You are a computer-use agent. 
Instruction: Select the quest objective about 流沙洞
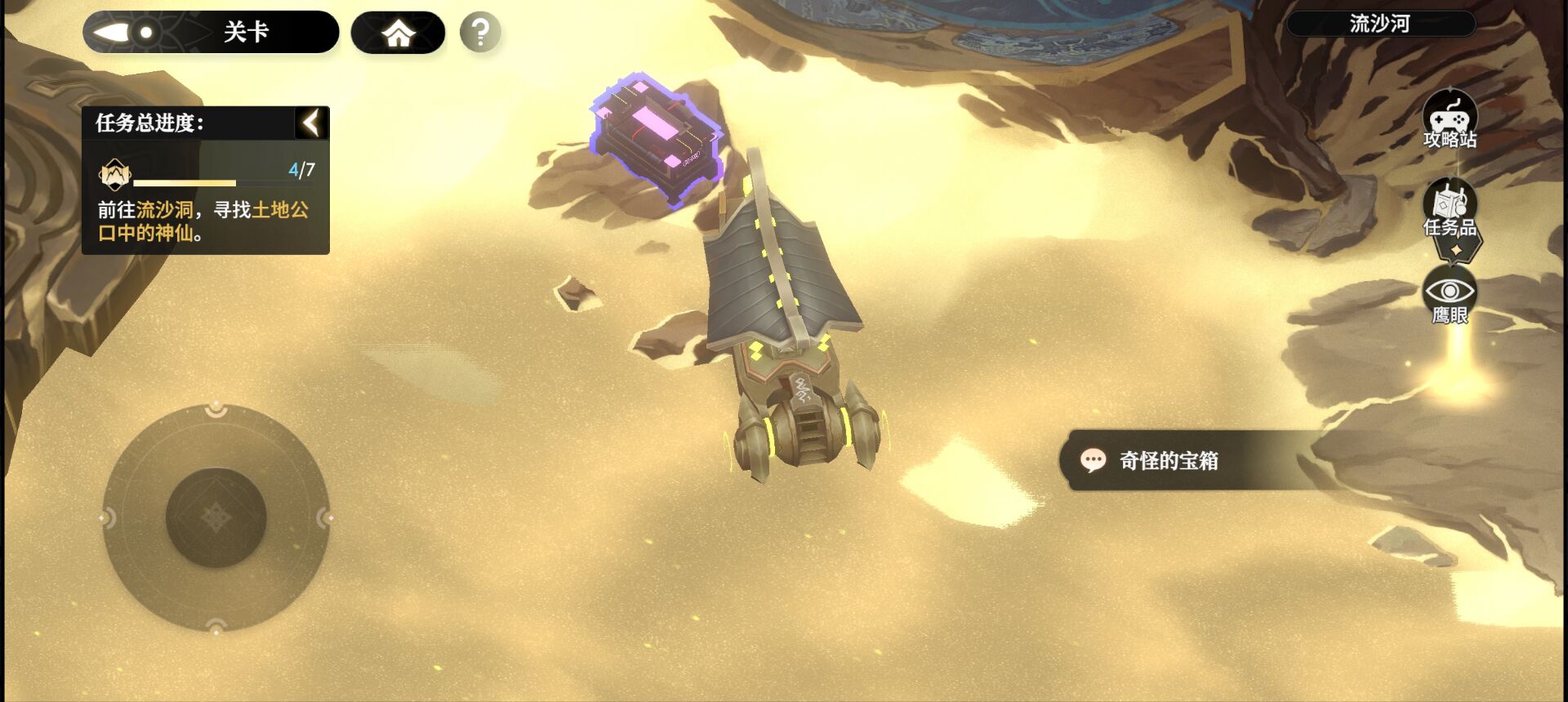pyautogui.click(x=204, y=221)
